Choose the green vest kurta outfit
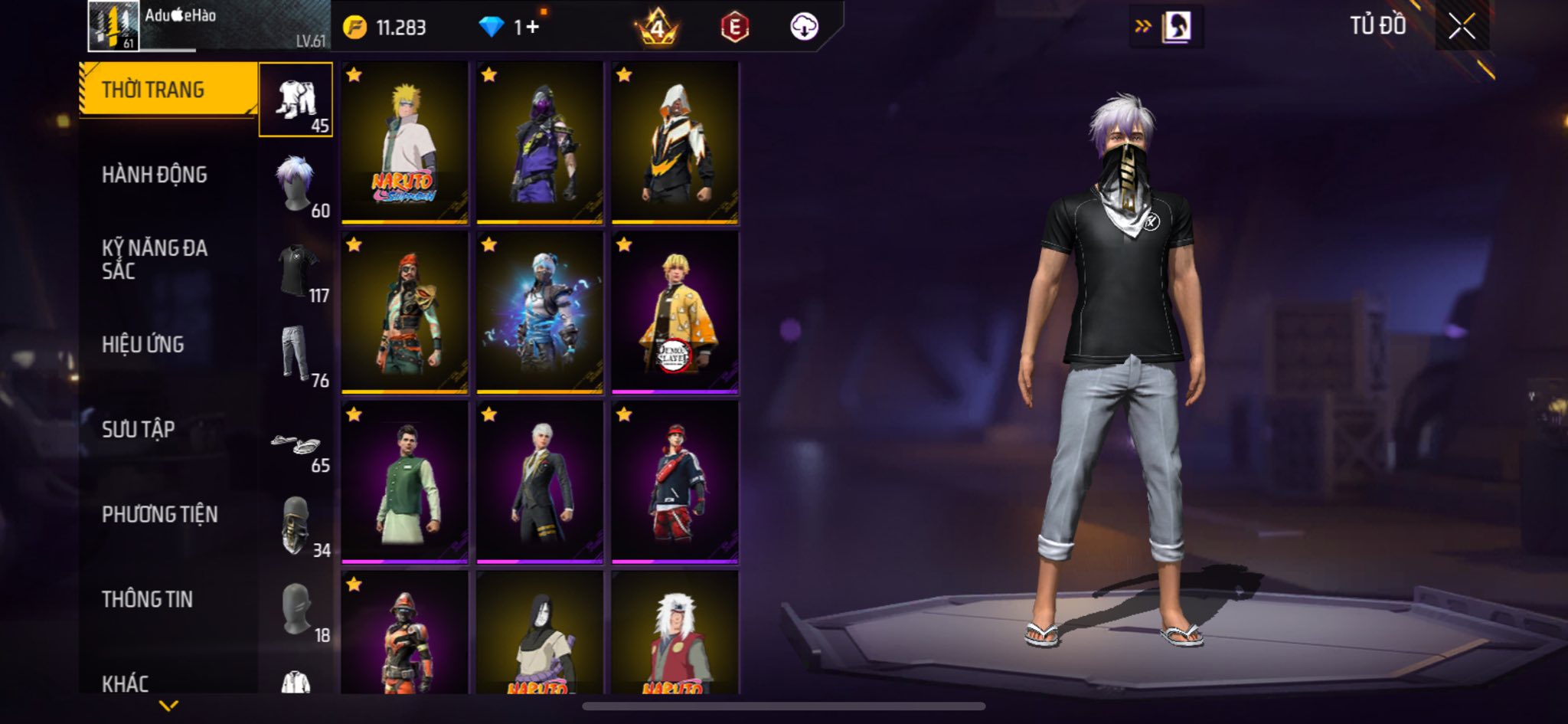 404,483
